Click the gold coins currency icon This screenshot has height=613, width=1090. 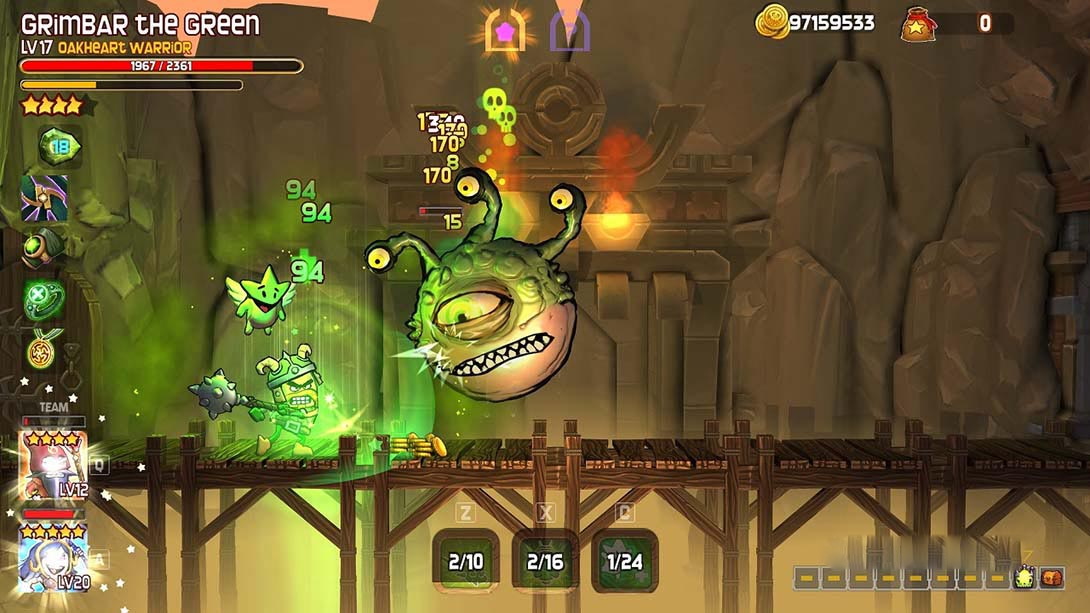771,22
